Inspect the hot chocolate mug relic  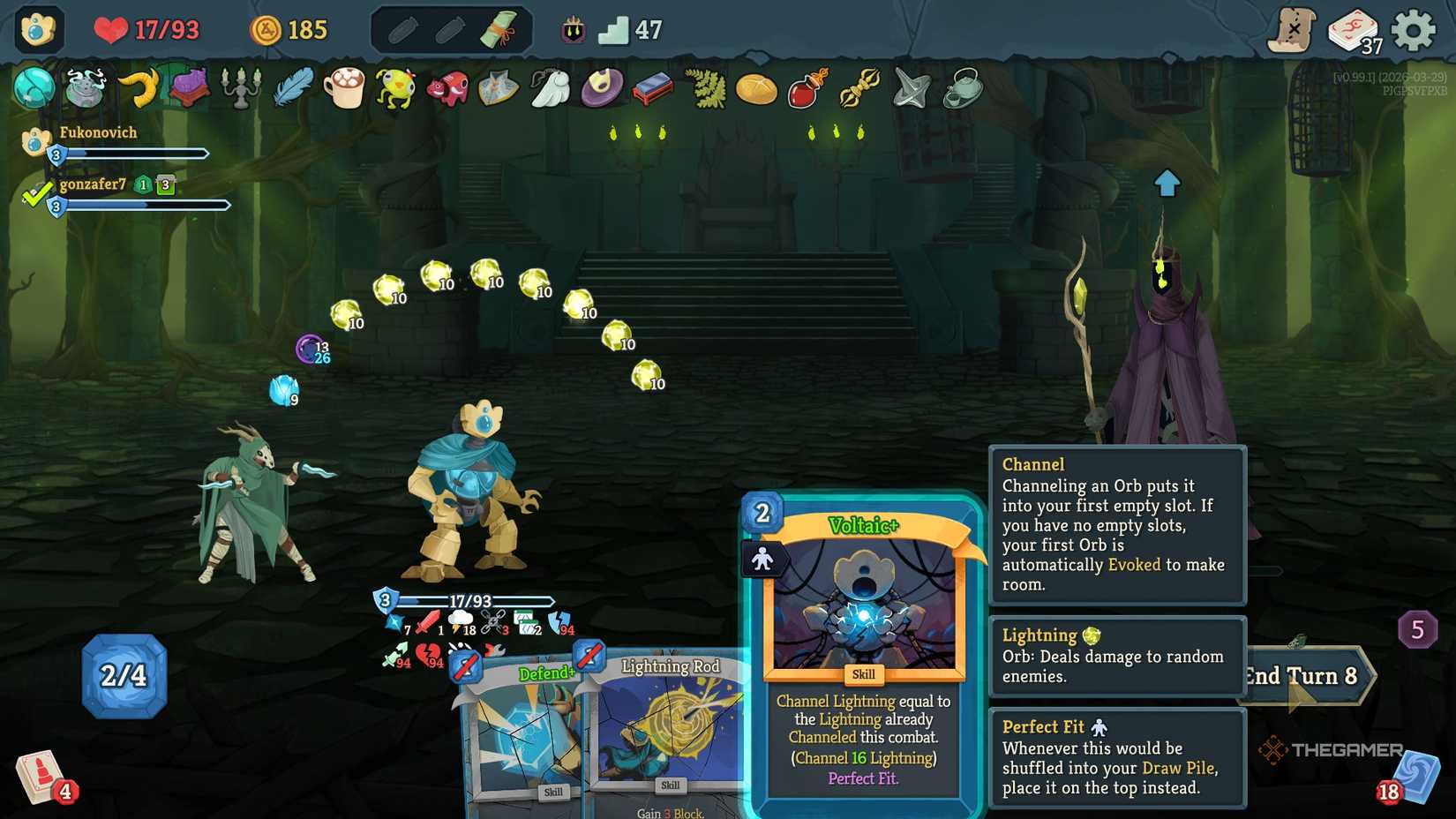pyautogui.click(x=344, y=88)
